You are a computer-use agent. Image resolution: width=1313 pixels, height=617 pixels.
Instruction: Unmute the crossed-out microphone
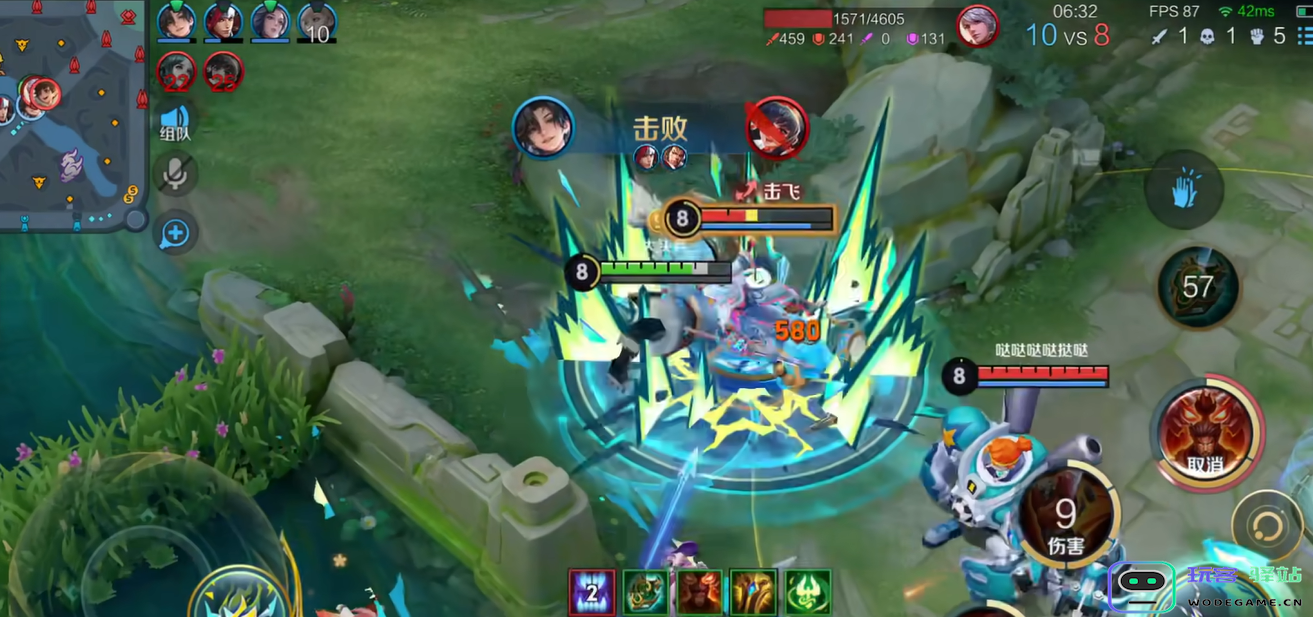(x=176, y=176)
